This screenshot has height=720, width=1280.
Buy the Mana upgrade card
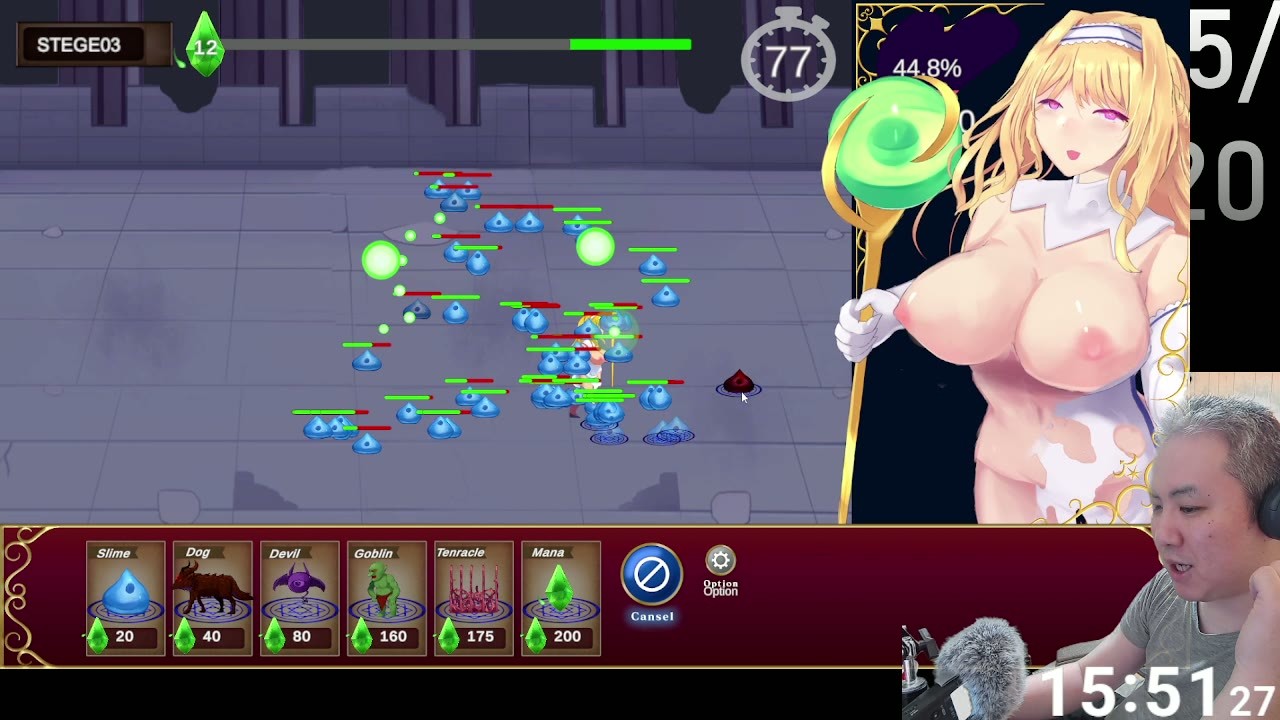tap(560, 598)
